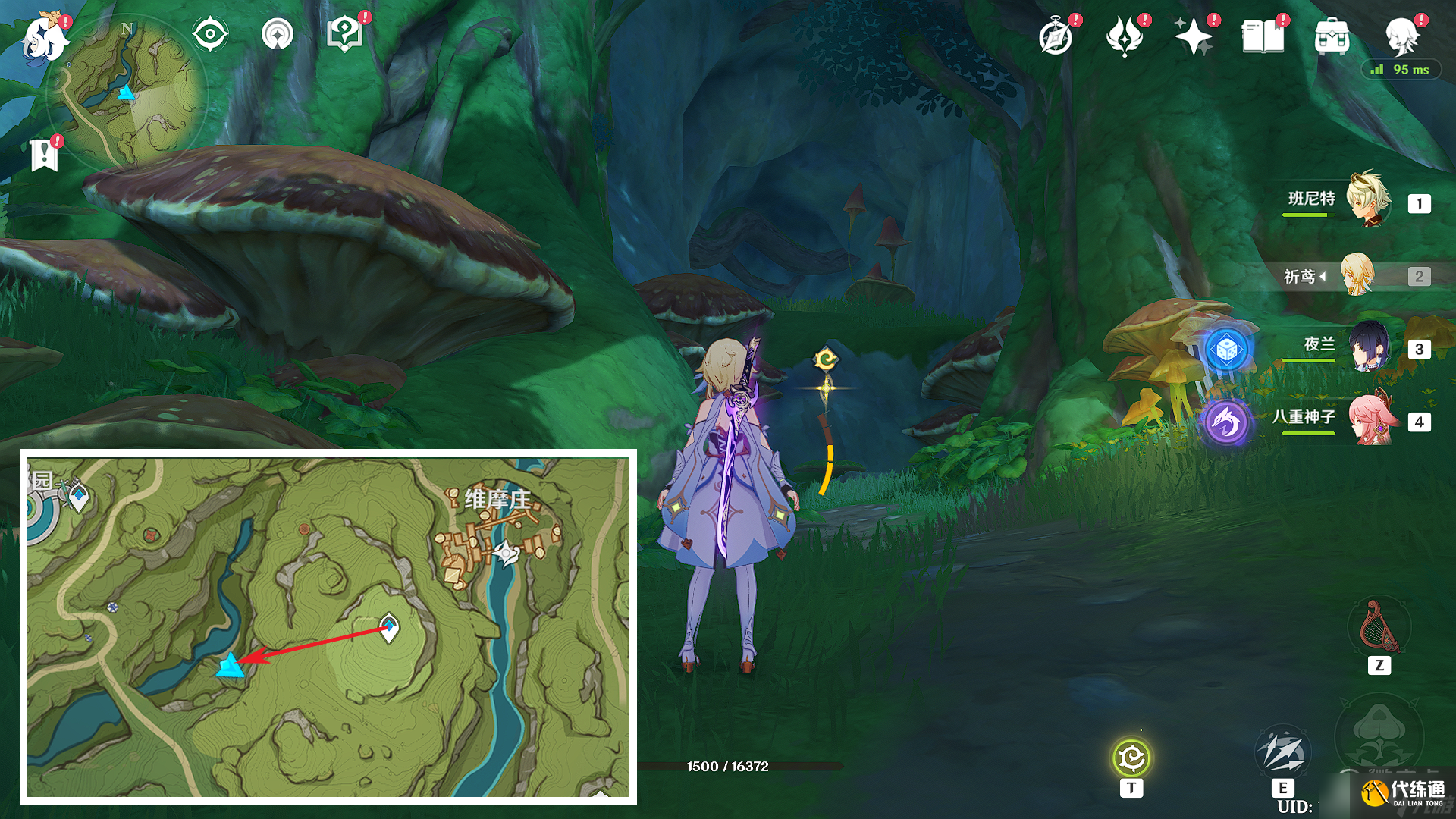Open the adventurer handbook book icon
This screenshot has width=1456, height=819.
[1263, 36]
